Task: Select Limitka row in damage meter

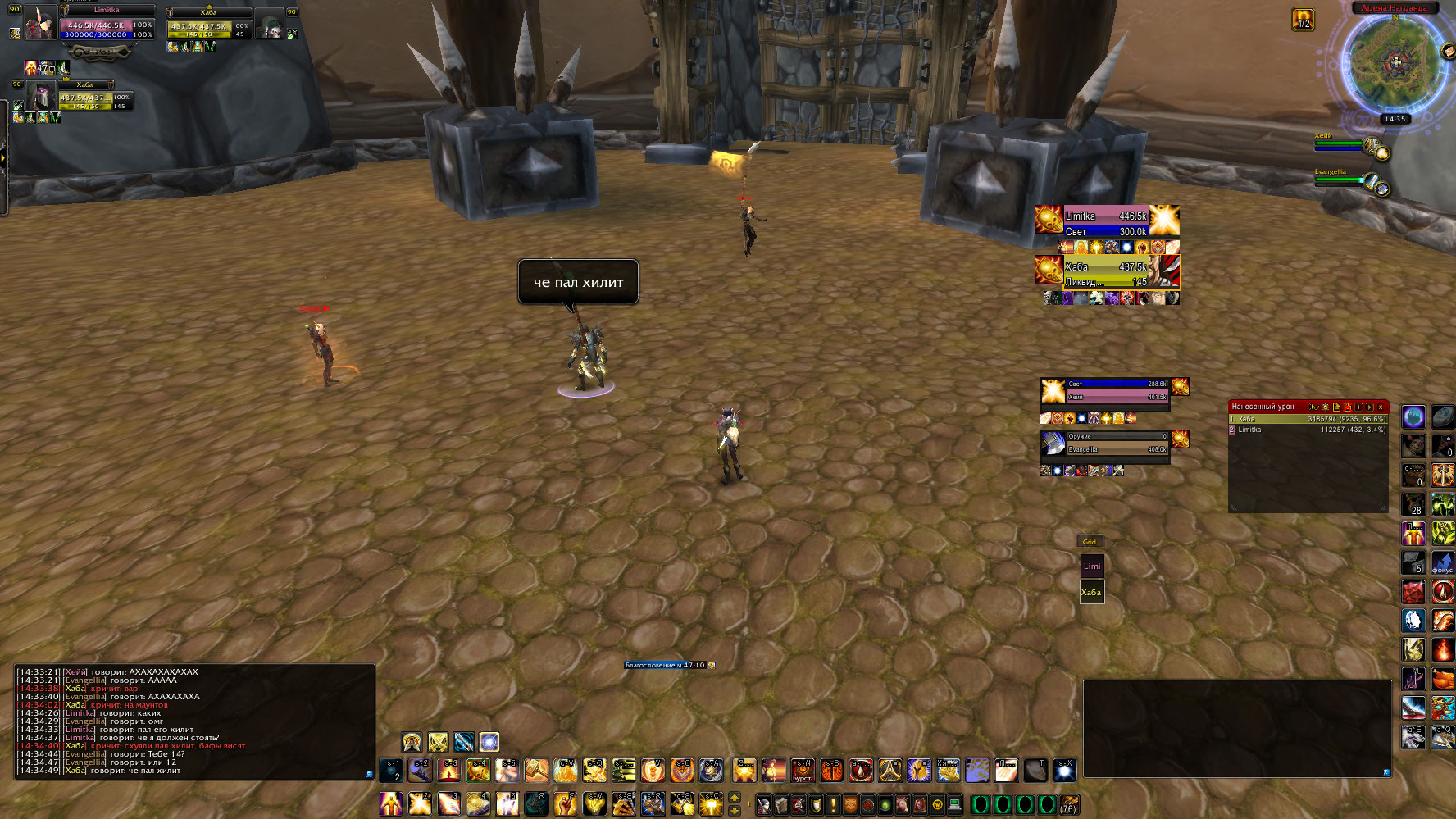Action: tap(1308, 430)
